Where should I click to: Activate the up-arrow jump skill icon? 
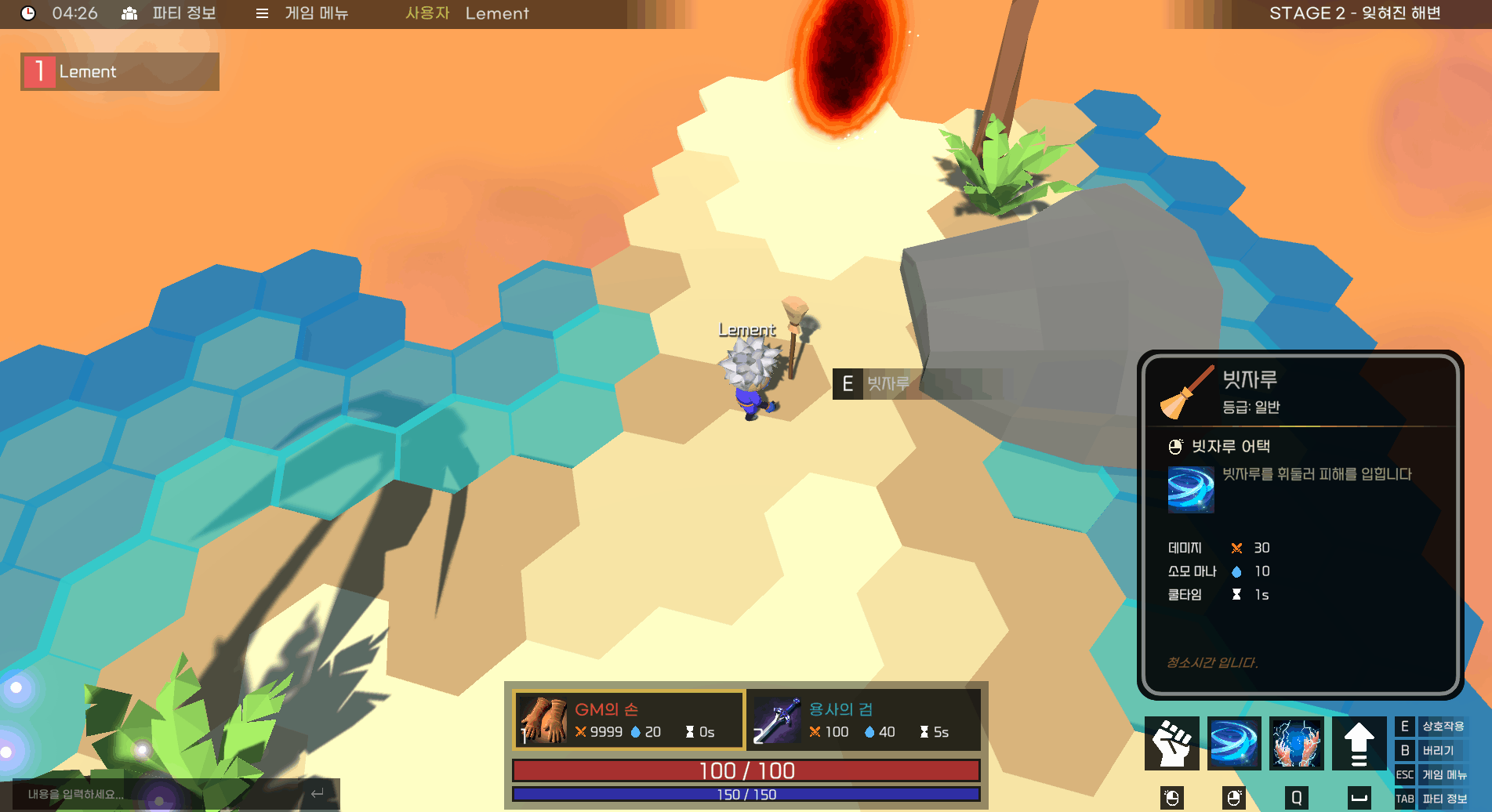1359,743
